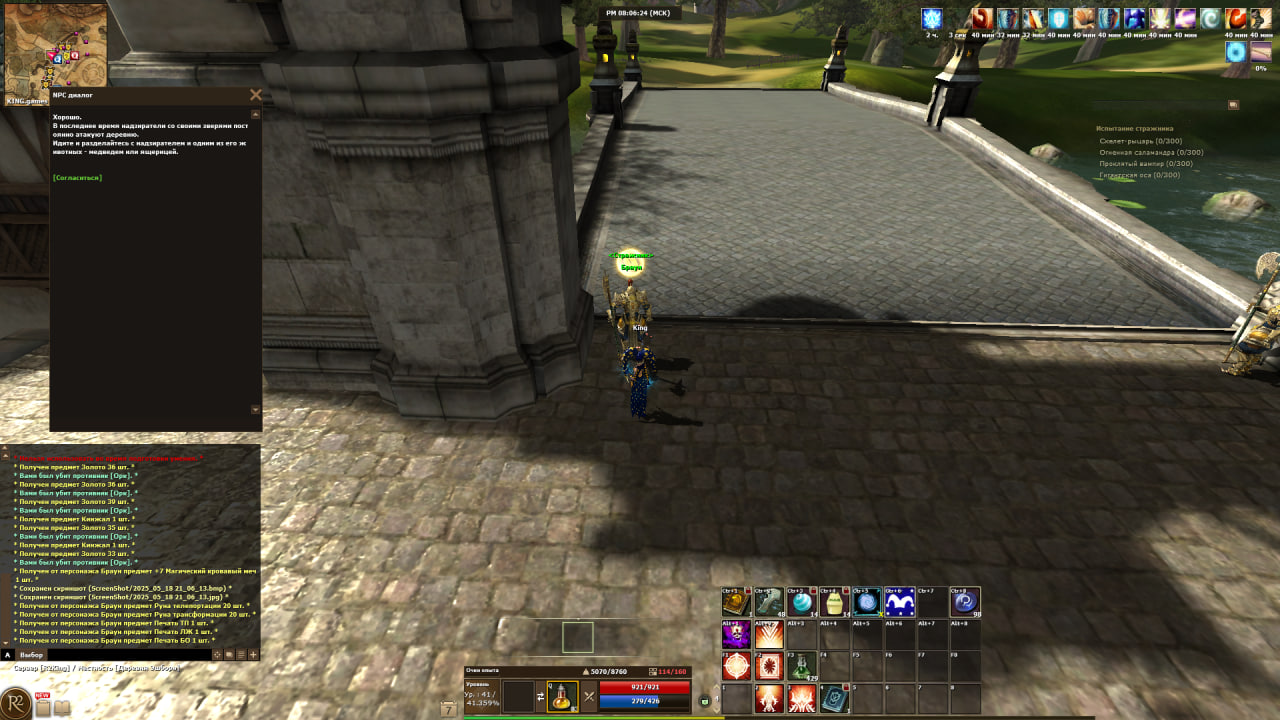Use the yellow potion in the Q slot

pos(562,696)
